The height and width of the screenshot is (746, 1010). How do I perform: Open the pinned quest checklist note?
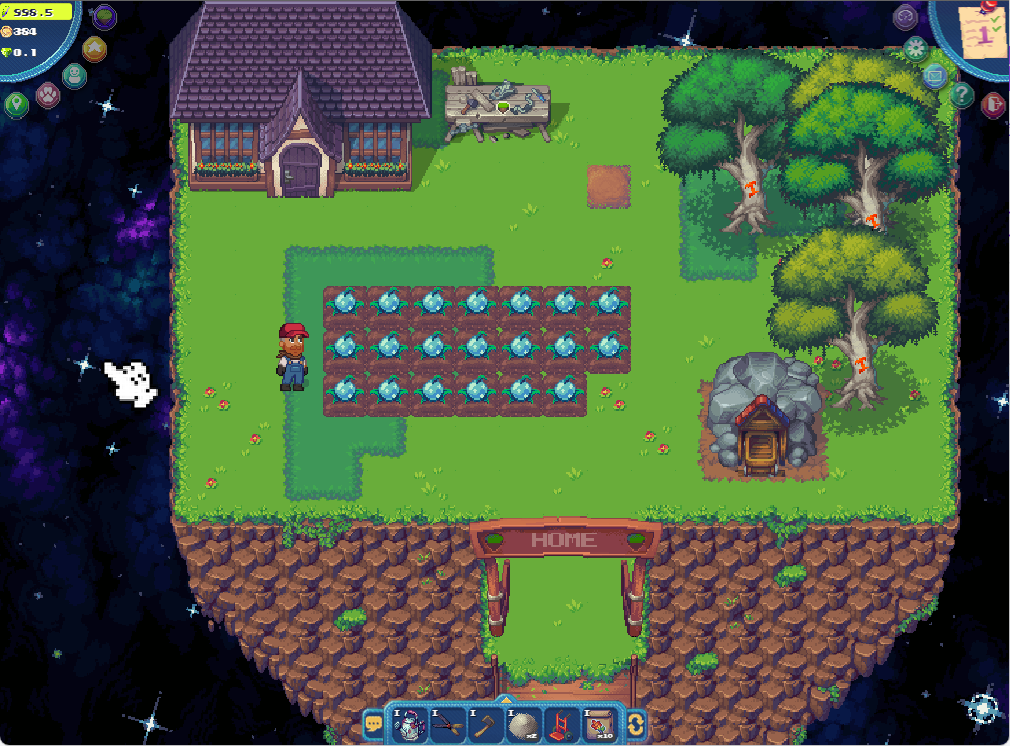point(982,32)
